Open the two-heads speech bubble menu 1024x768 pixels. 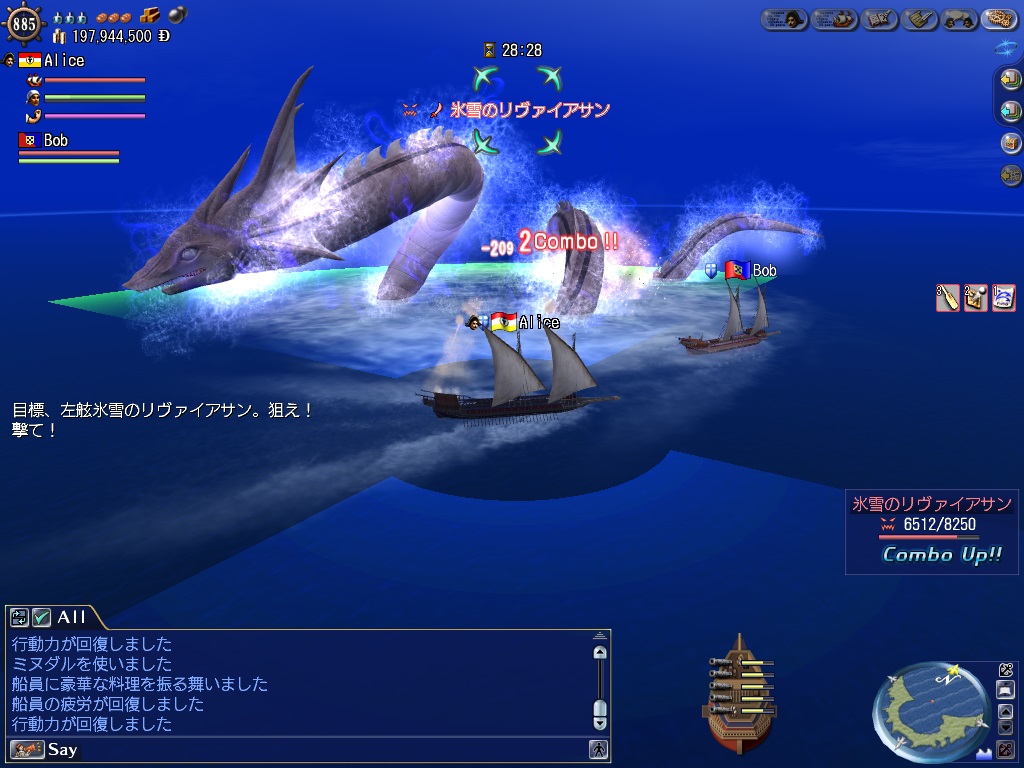(958, 19)
